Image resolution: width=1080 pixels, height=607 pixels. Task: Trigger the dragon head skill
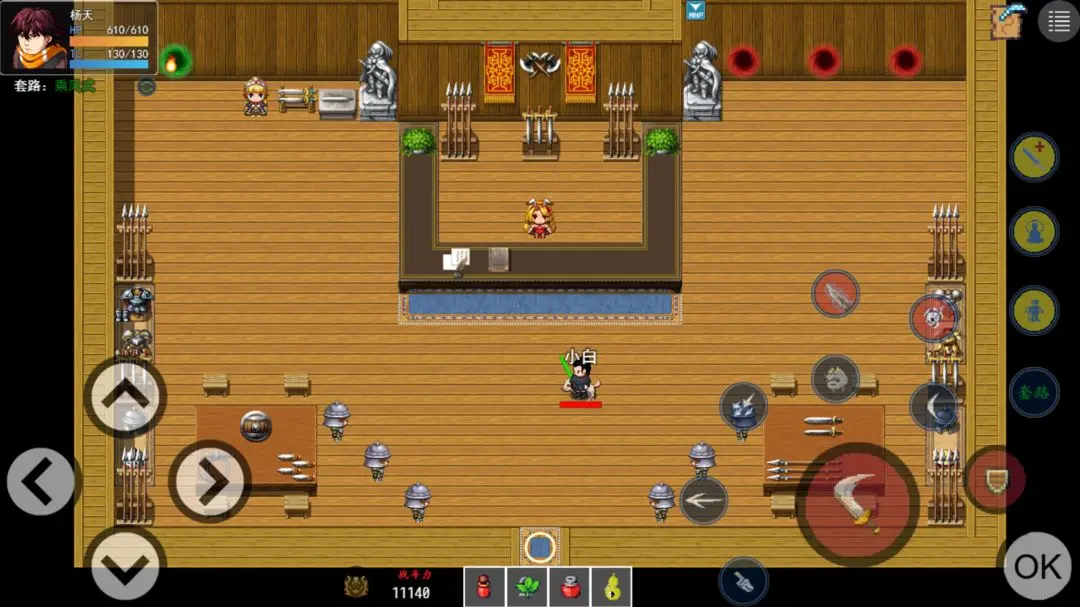pyautogui.click(x=835, y=378)
